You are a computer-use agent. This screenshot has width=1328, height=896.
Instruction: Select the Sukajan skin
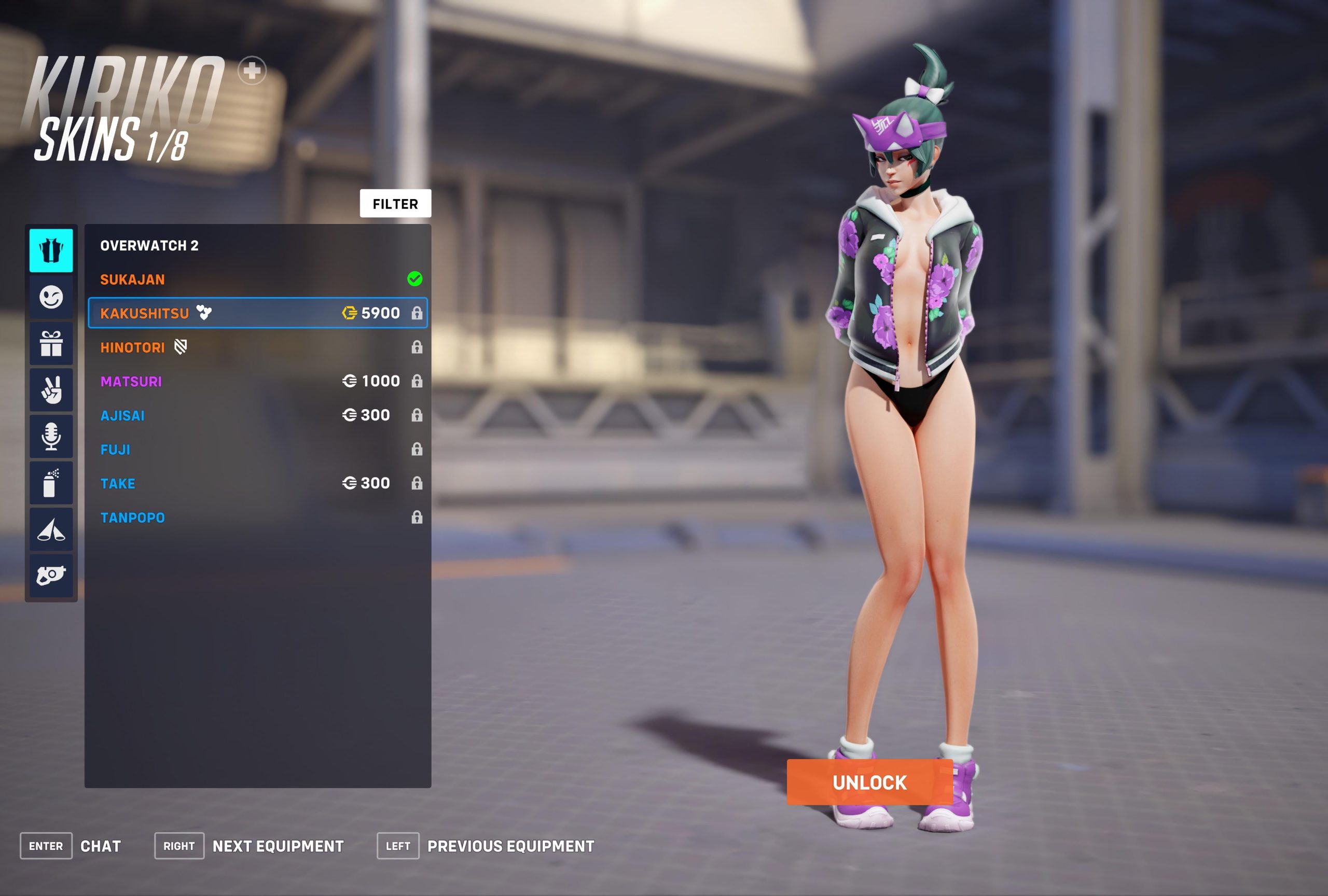click(x=257, y=279)
